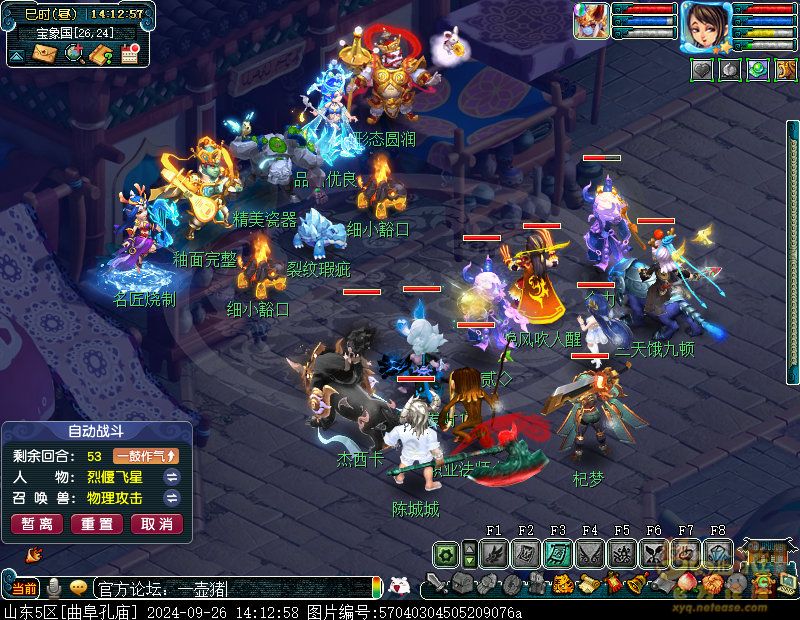Cancel auto-battle with the 取消 button
This screenshot has width=800, height=620.
click(157, 523)
